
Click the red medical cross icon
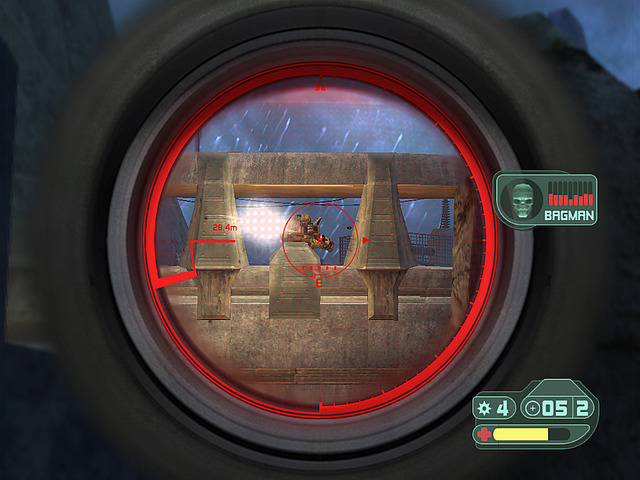point(485,435)
